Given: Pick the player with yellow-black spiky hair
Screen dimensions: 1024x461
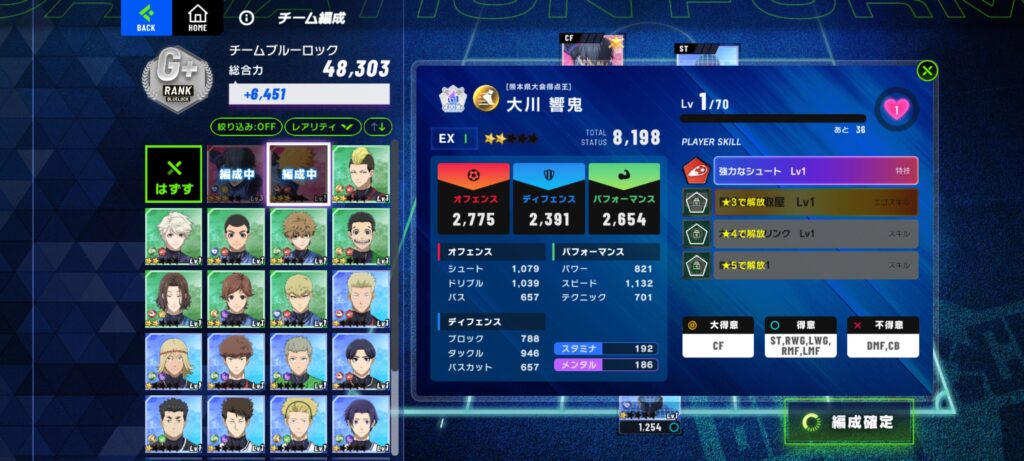Looking at the screenshot, I should [x=360, y=173].
